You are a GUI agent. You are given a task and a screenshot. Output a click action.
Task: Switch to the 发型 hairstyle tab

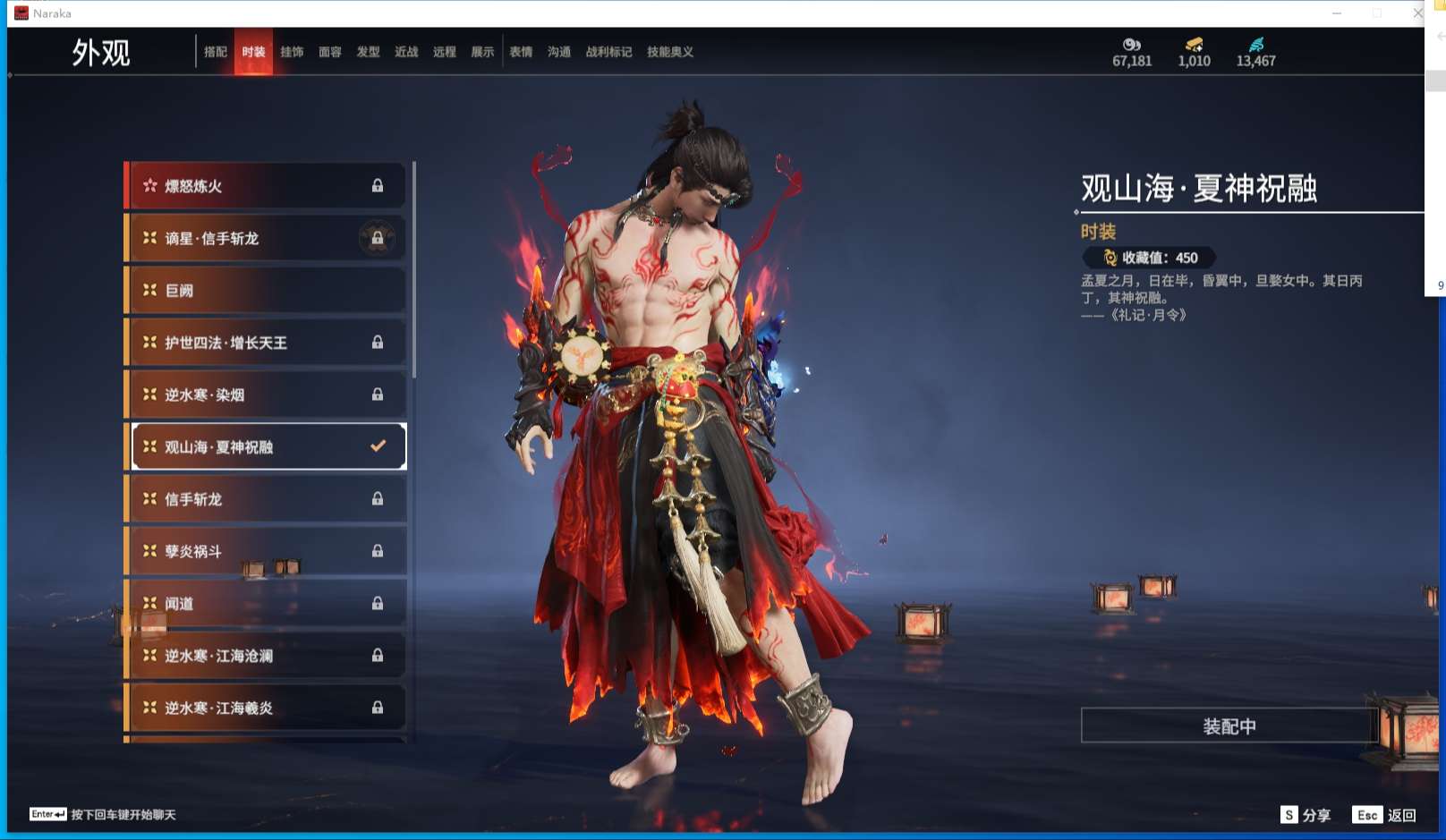pyautogui.click(x=368, y=52)
